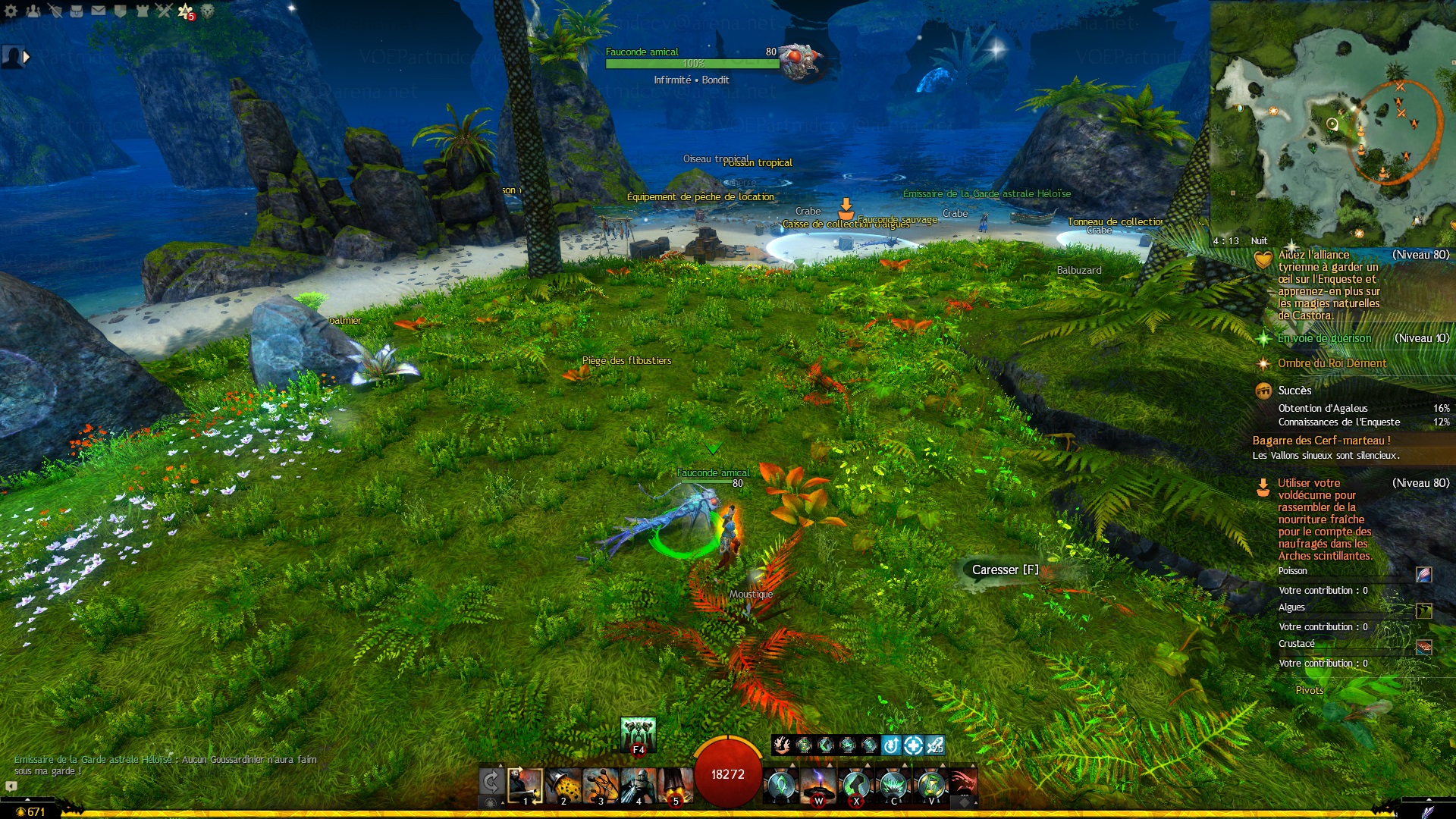
Task: Activate the F4 mech command skill
Action: coord(638,734)
